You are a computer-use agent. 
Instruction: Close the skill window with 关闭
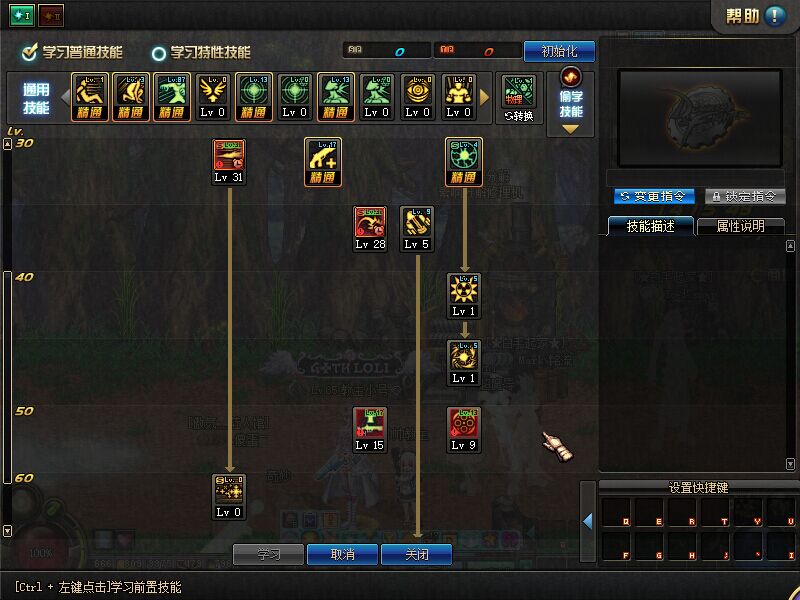(416, 554)
